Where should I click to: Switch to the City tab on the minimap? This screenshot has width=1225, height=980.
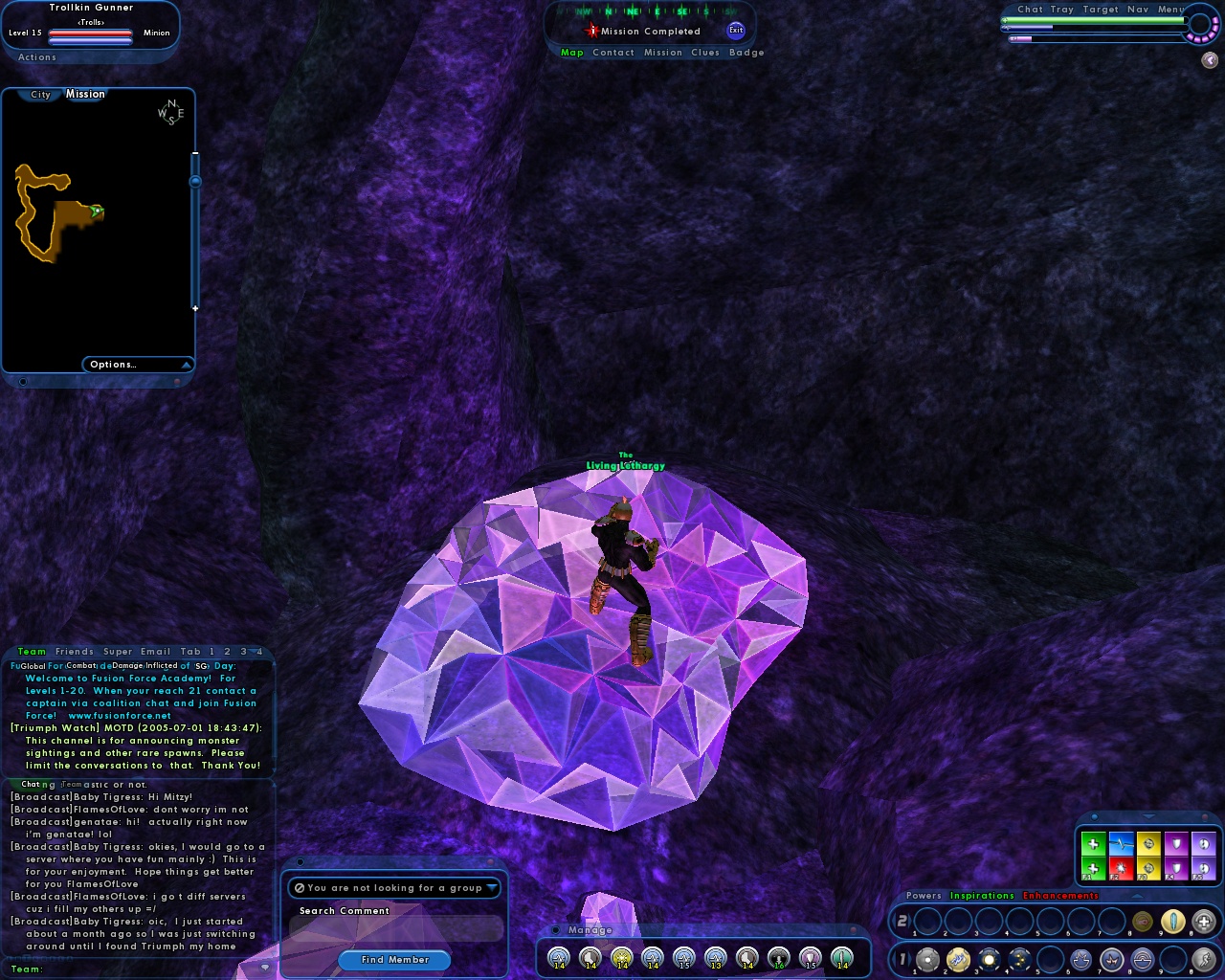pos(40,94)
